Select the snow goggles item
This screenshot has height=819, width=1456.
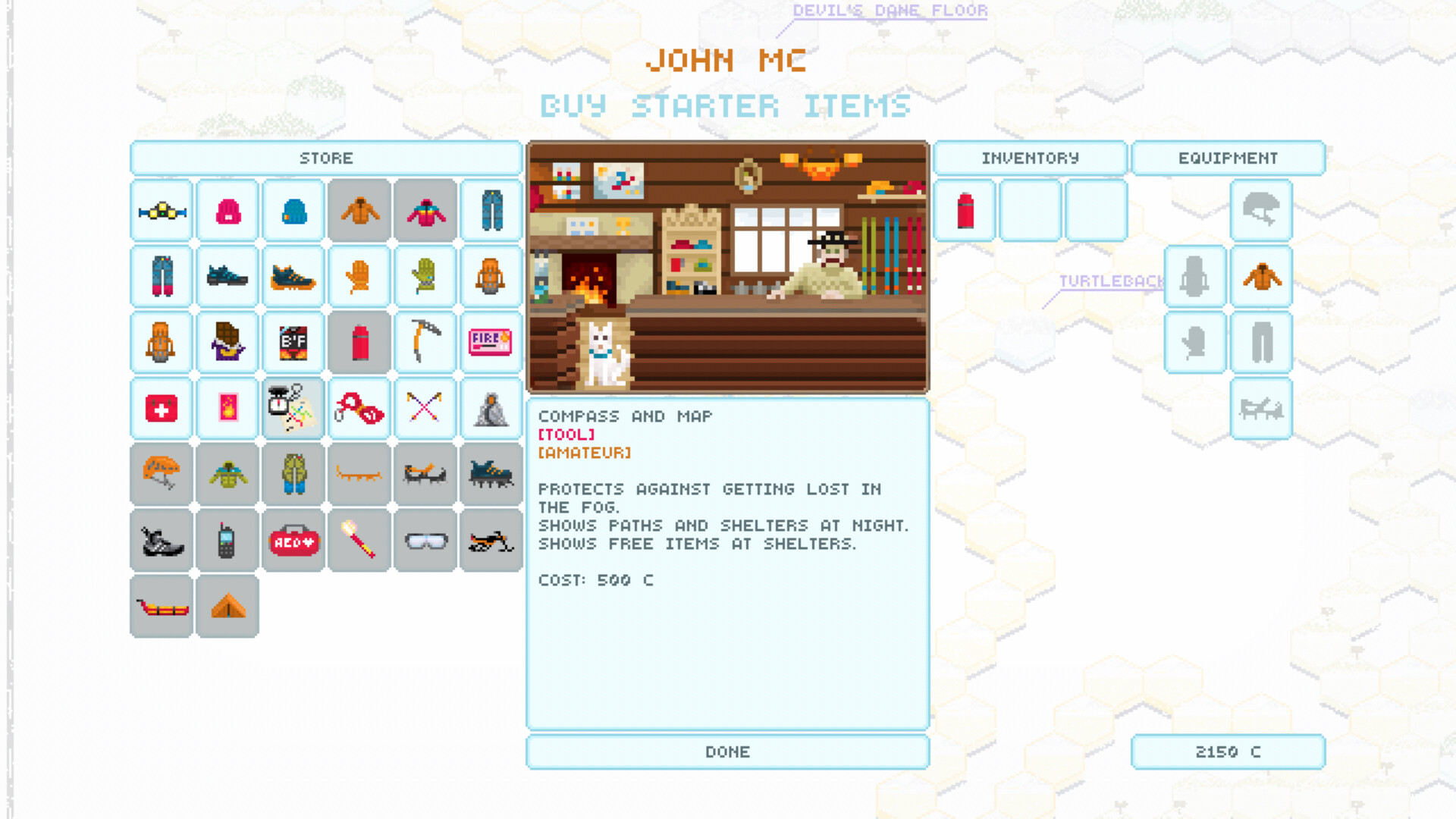[425, 540]
